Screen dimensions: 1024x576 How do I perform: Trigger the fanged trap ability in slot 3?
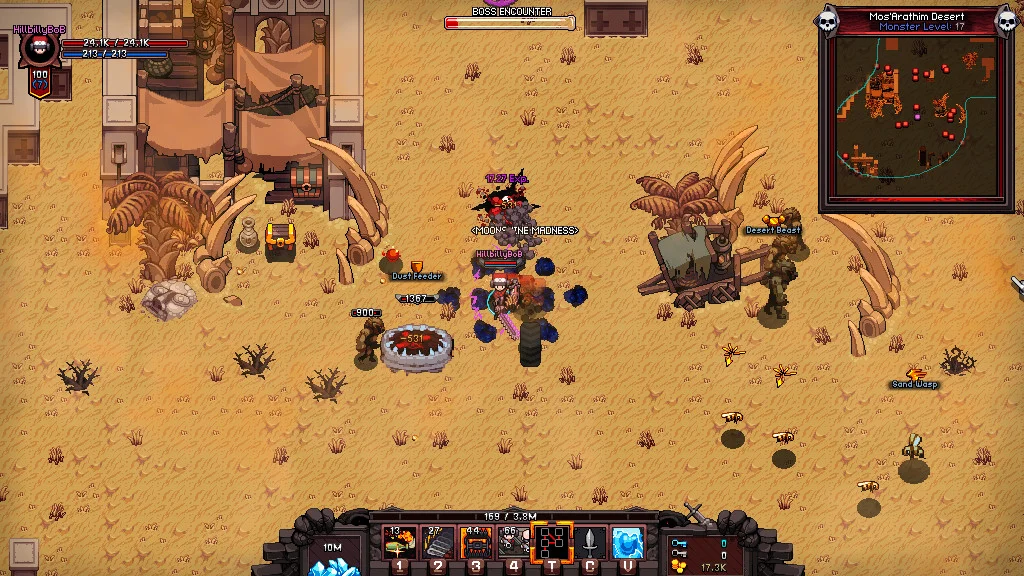[476, 543]
